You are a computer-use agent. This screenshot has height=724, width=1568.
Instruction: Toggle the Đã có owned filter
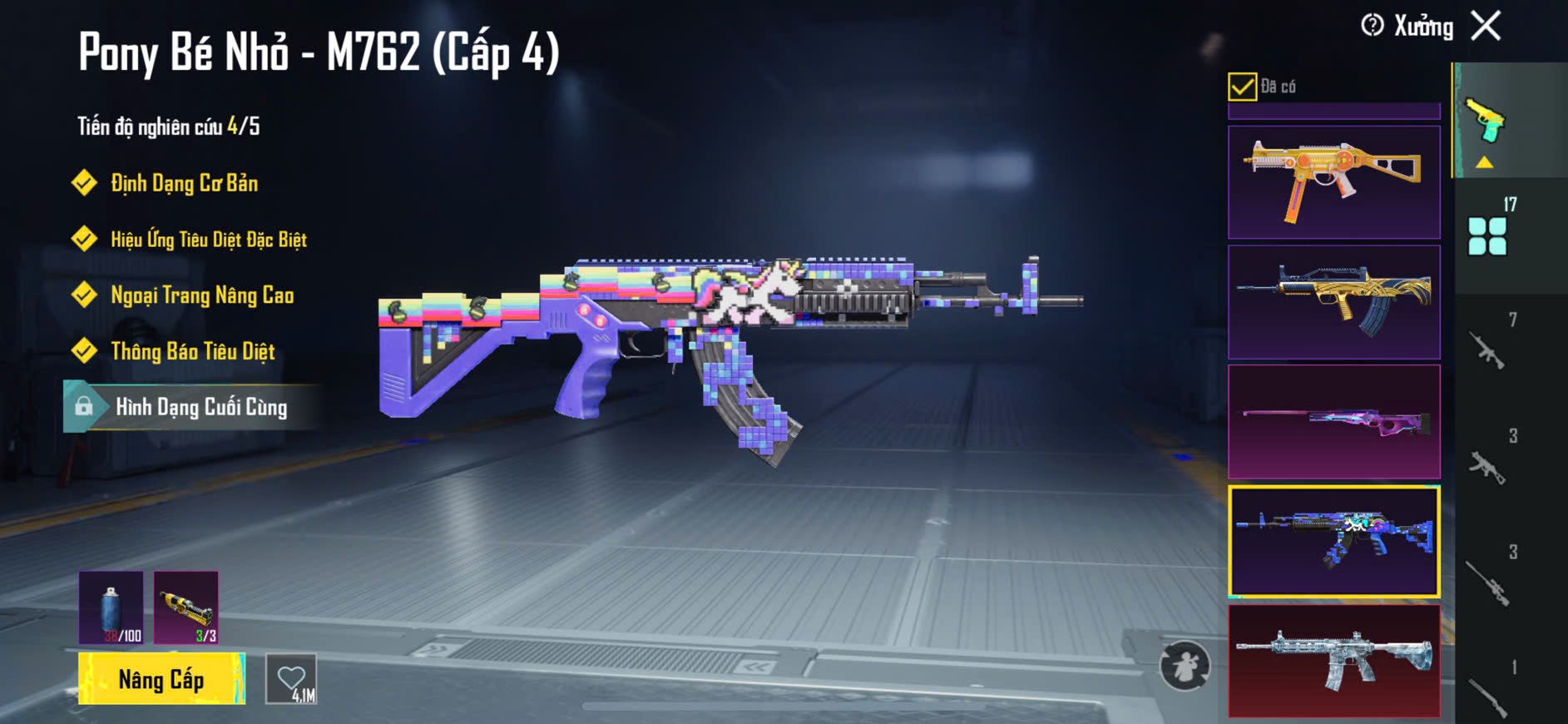pyautogui.click(x=1242, y=87)
